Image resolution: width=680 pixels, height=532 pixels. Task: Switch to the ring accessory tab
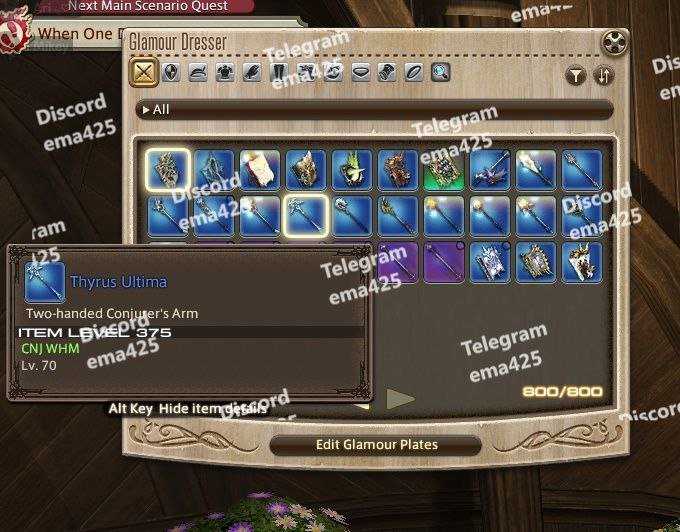[413, 73]
